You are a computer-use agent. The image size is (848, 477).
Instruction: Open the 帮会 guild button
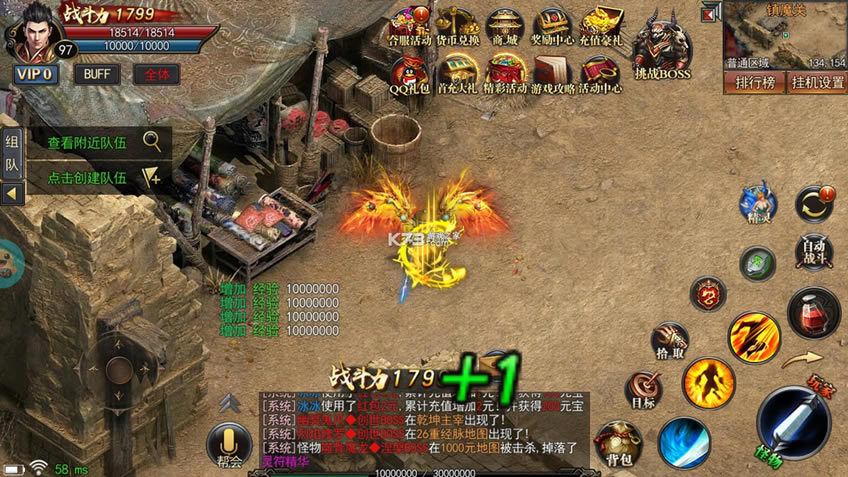(229, 445)
